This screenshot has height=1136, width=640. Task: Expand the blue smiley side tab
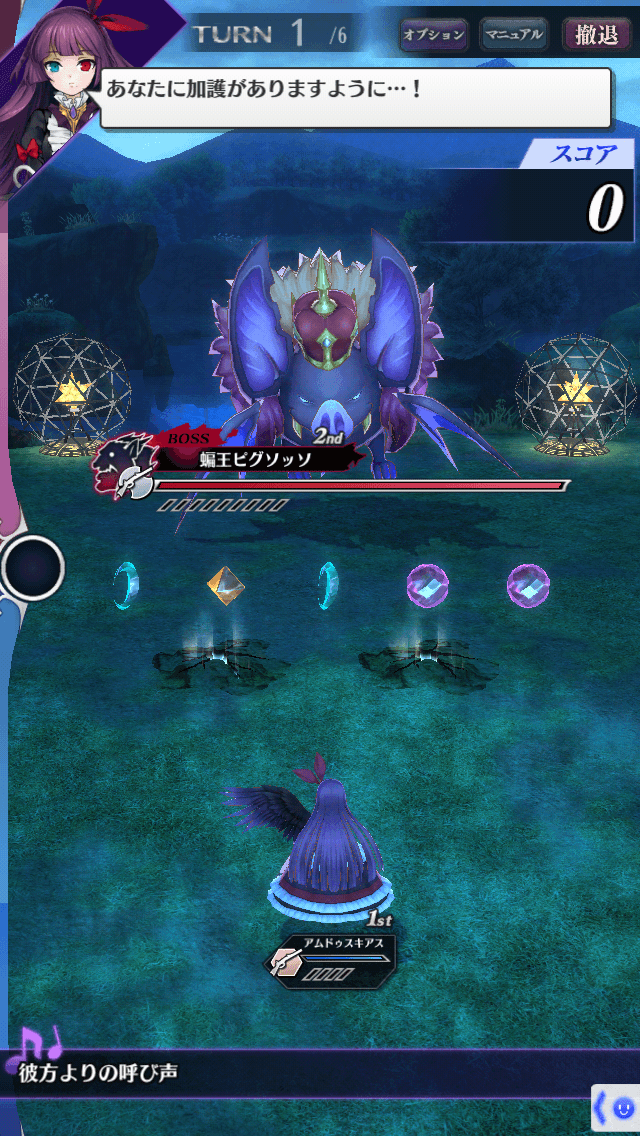click(616, 1108)
